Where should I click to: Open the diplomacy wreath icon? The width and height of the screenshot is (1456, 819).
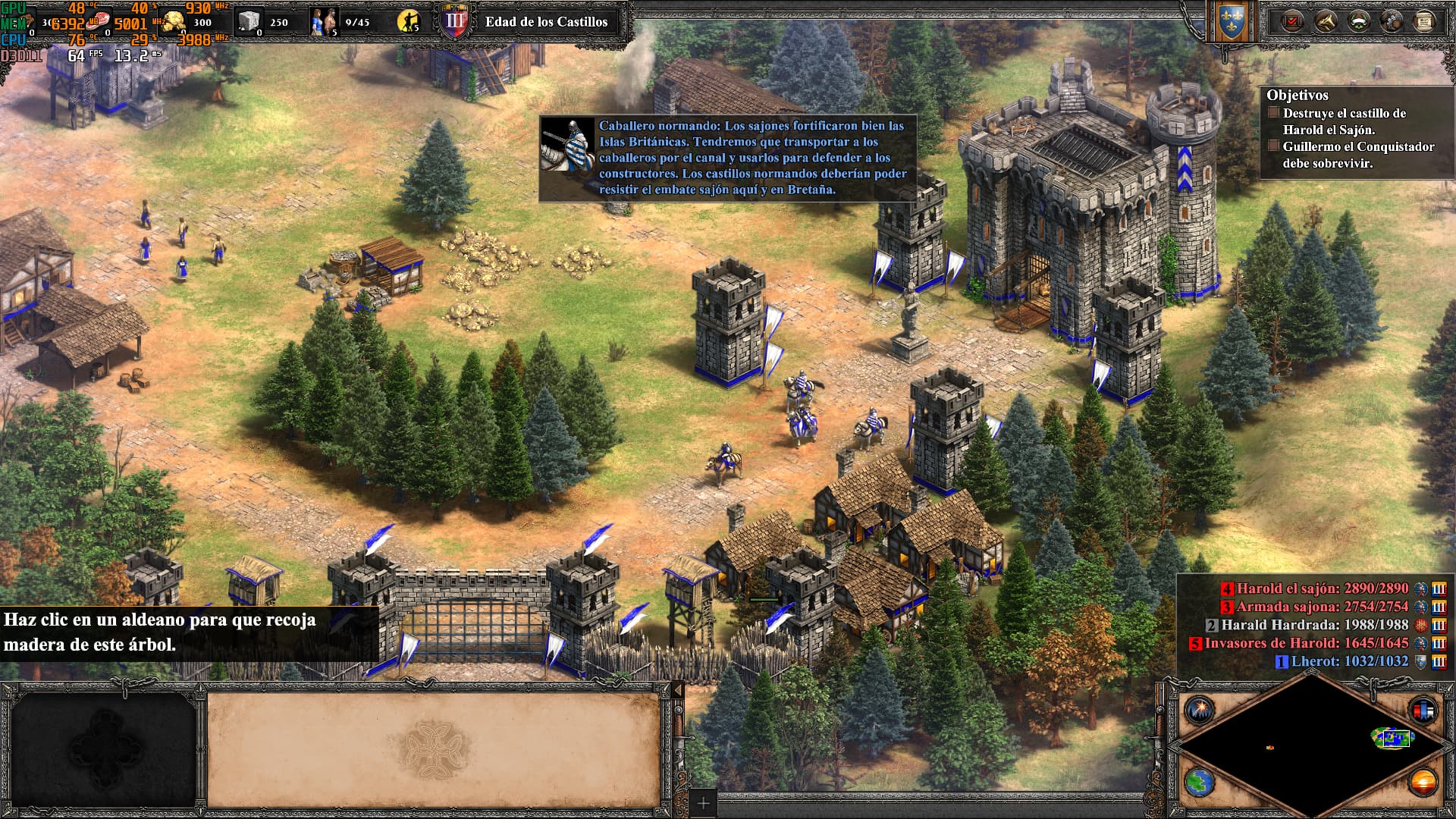tap(1359, 21)
